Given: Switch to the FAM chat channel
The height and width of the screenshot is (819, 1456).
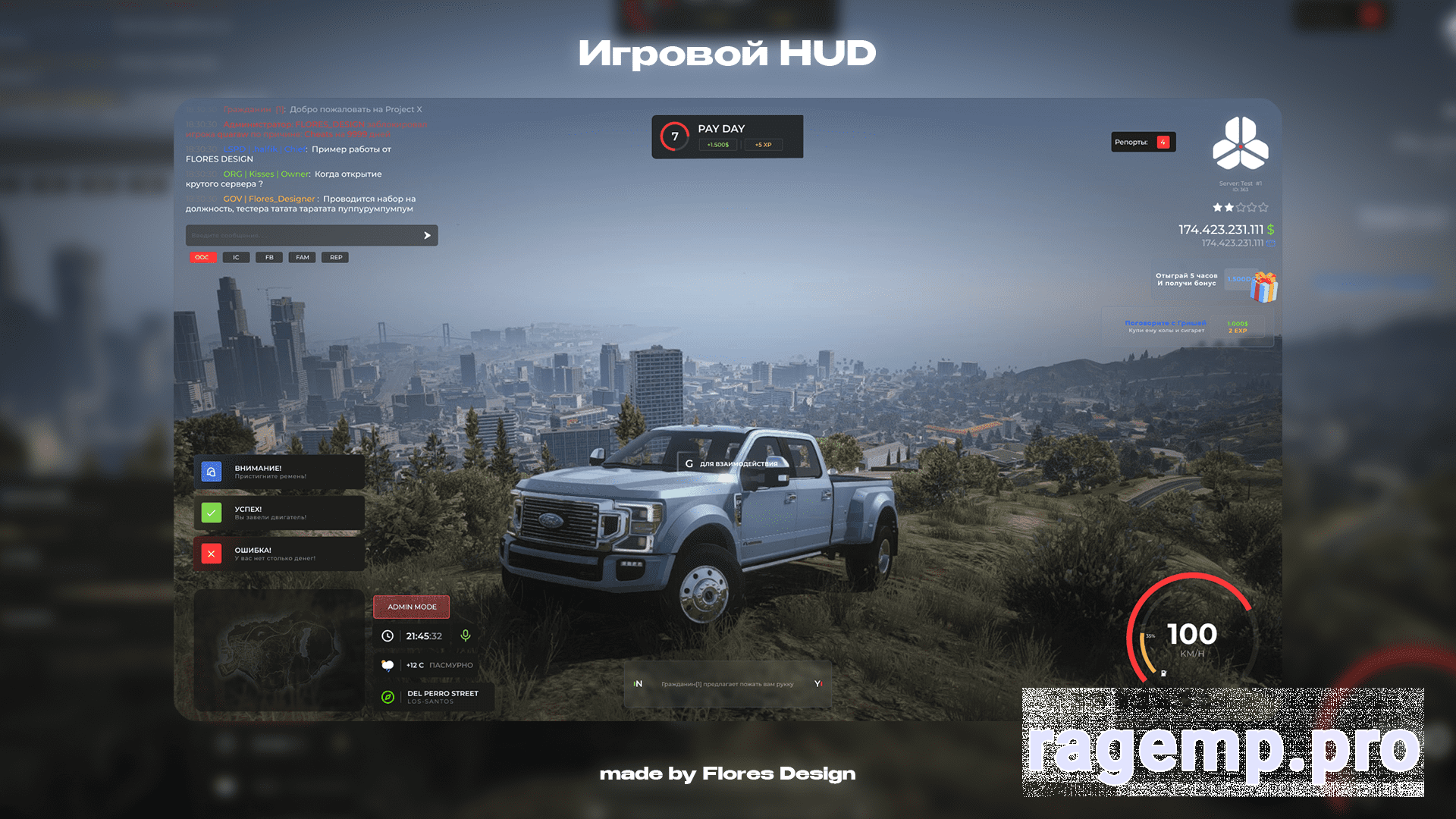Looking at the screenshot, I should pos(303,257).
